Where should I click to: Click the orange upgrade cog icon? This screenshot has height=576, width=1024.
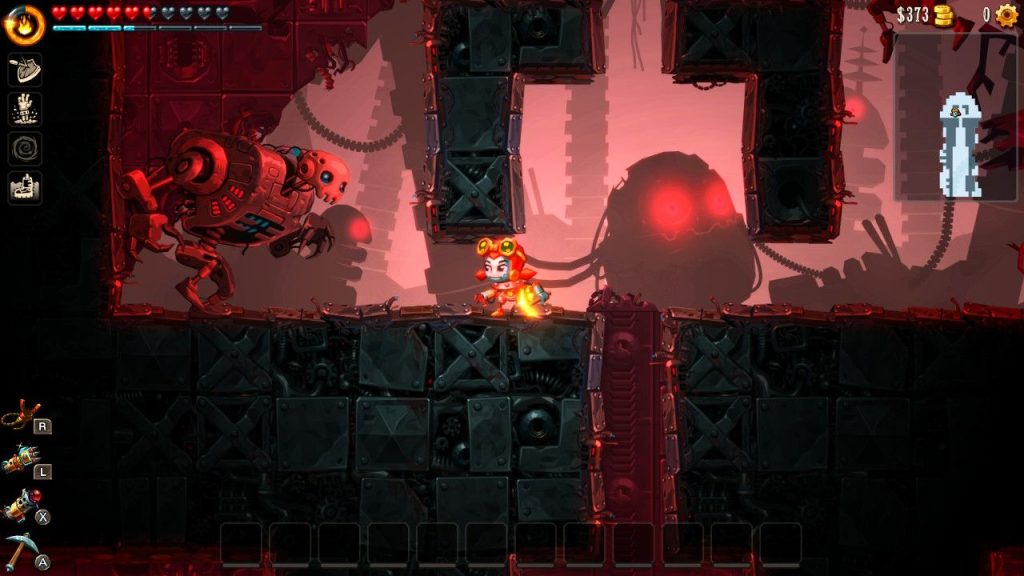click(x=1005, y=15)
